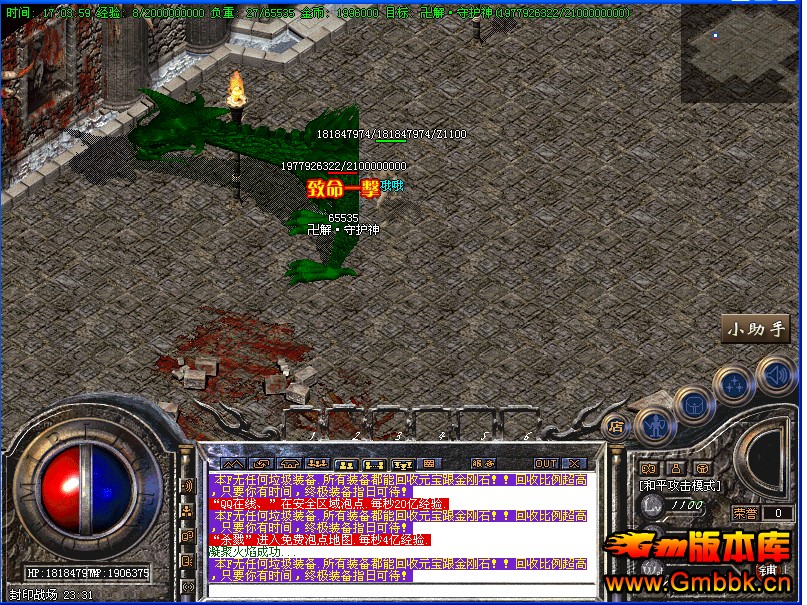Click the OUT logout button
The image size is (807, 605).
click(545, 464)
